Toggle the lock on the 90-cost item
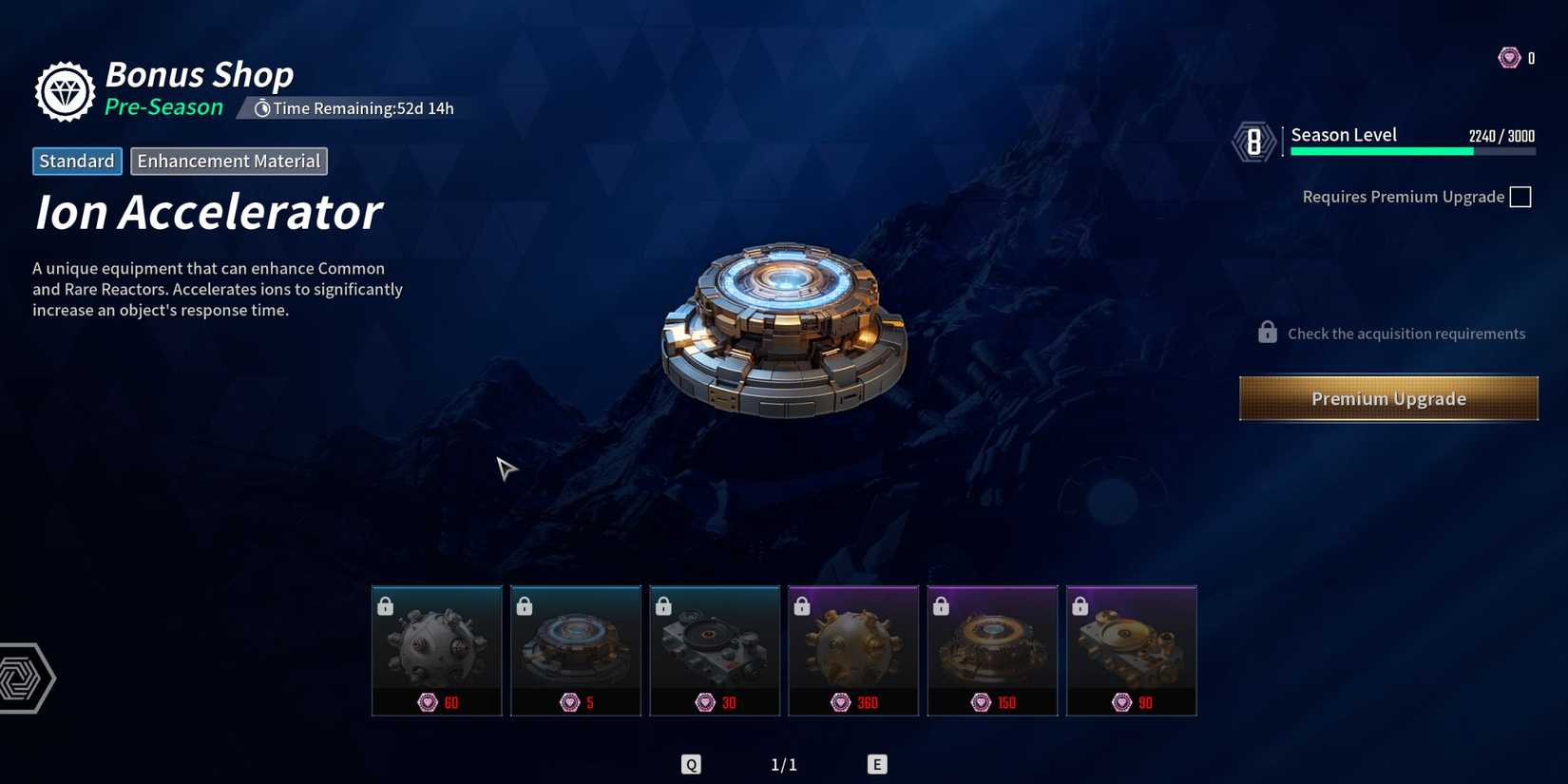Screen dimensions: 1568x784 pos(1079,604)
